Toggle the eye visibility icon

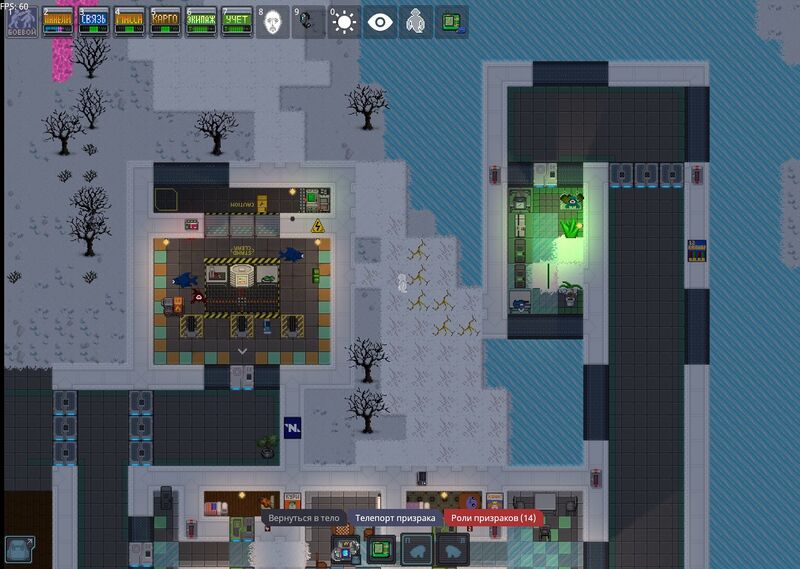pyautogui.click(x=380, y=22)
